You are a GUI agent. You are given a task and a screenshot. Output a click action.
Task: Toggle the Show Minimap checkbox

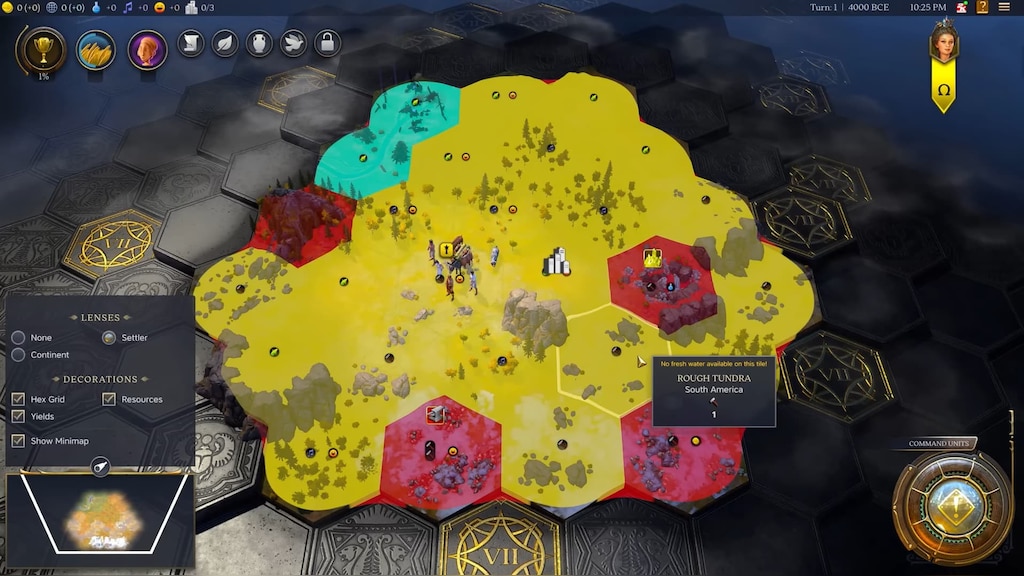coord(19,441)
